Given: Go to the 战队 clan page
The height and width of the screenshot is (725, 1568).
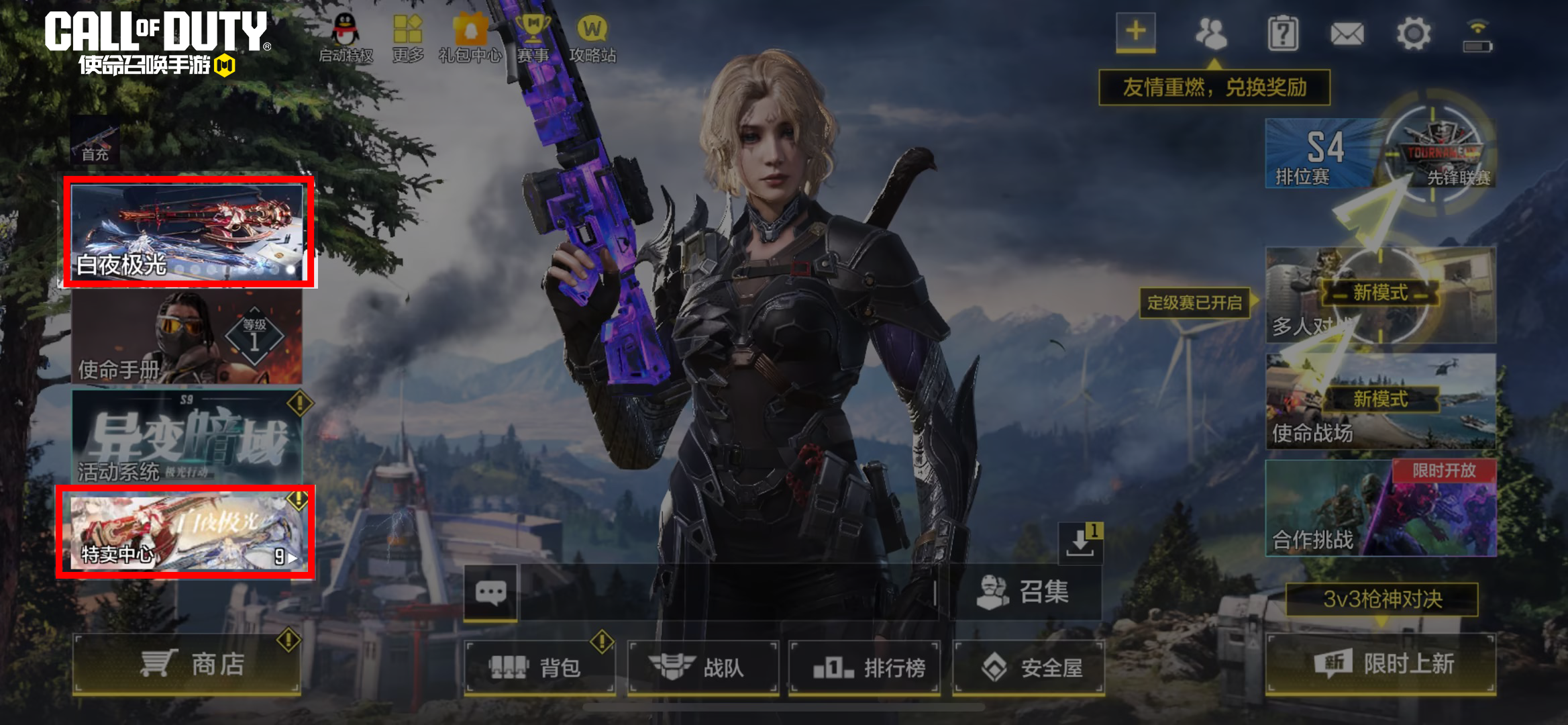Looking at the screenshot, I should (x=702, y=667).
